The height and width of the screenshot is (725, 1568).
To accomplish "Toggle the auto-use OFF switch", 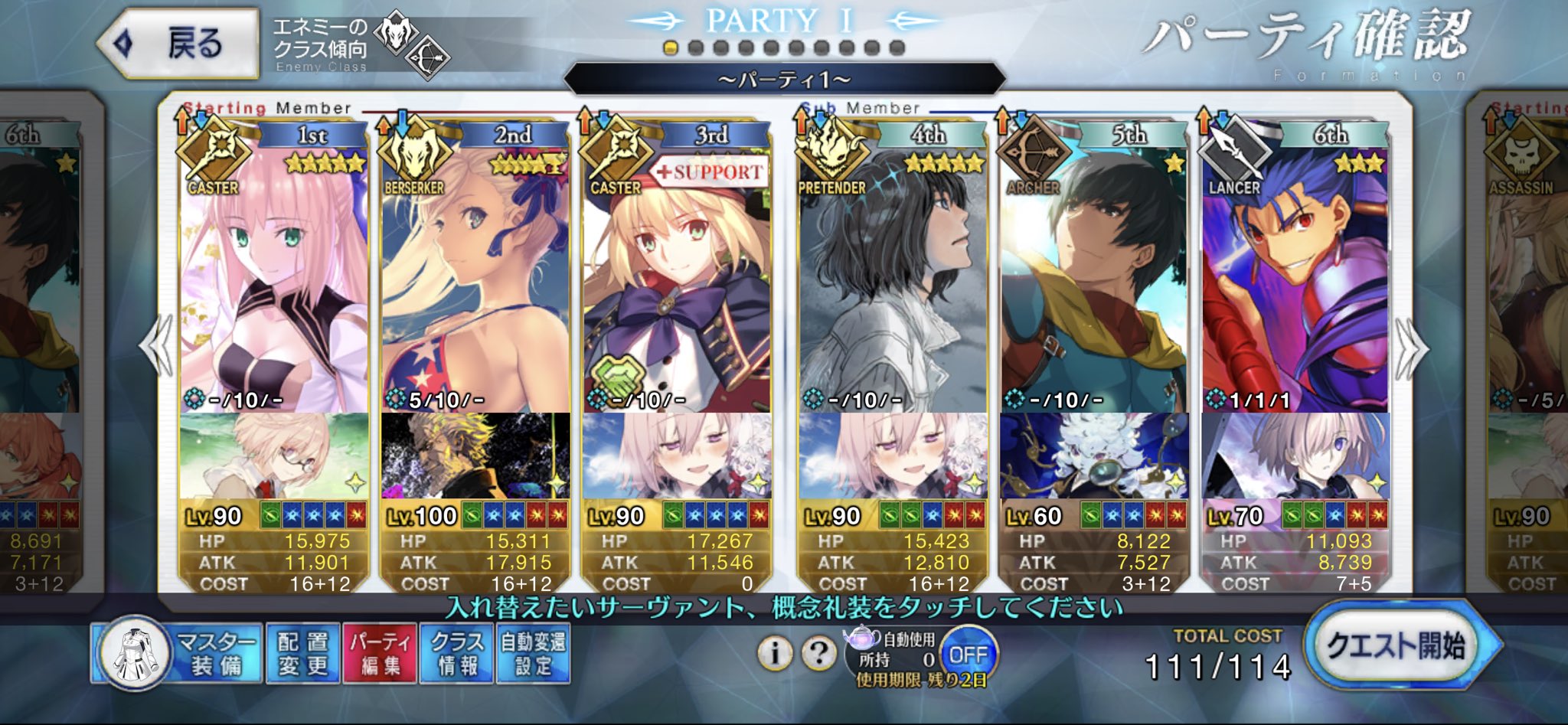I will [x=968, y=655].
